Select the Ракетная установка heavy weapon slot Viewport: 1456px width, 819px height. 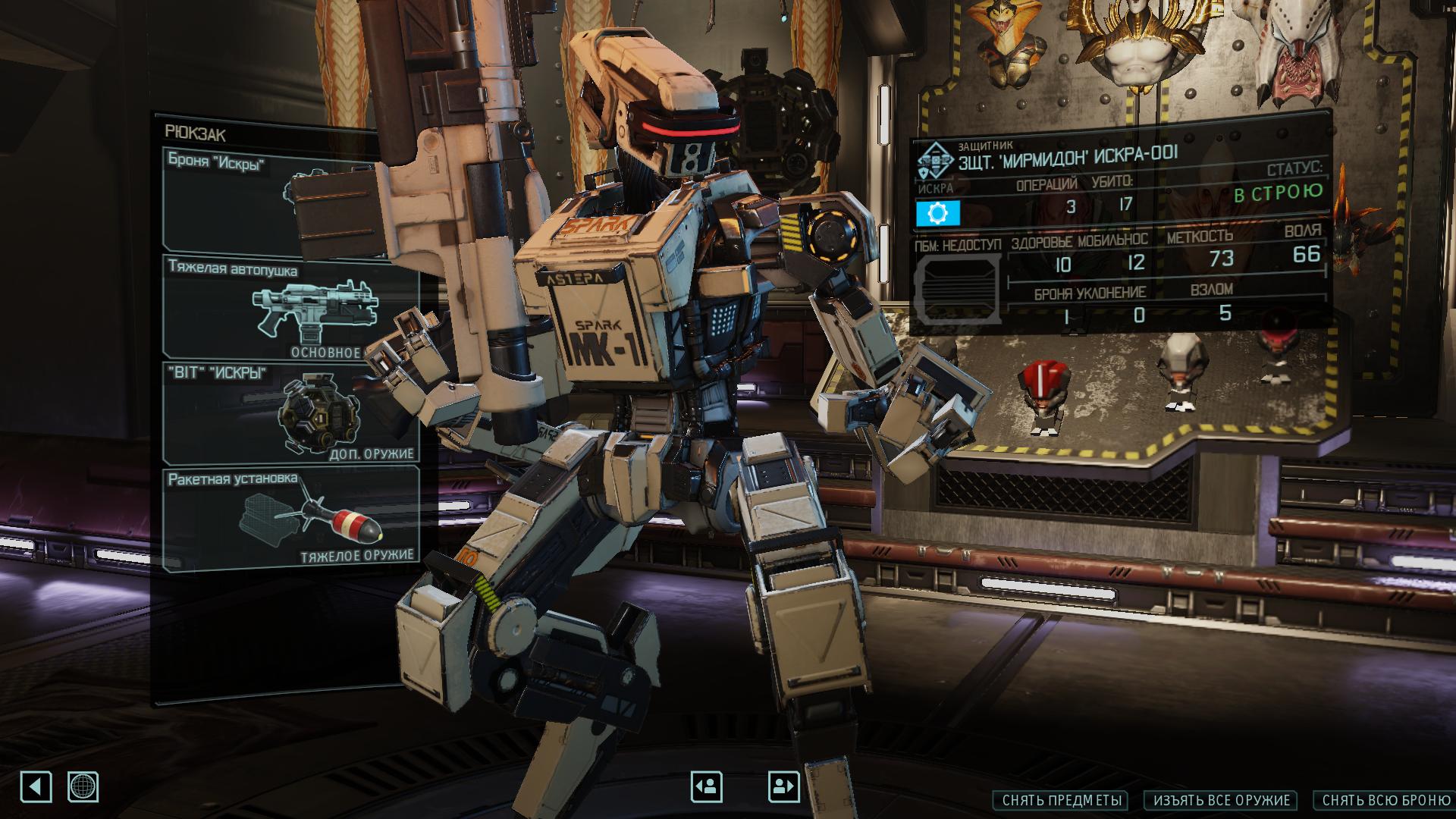point(292,517)
